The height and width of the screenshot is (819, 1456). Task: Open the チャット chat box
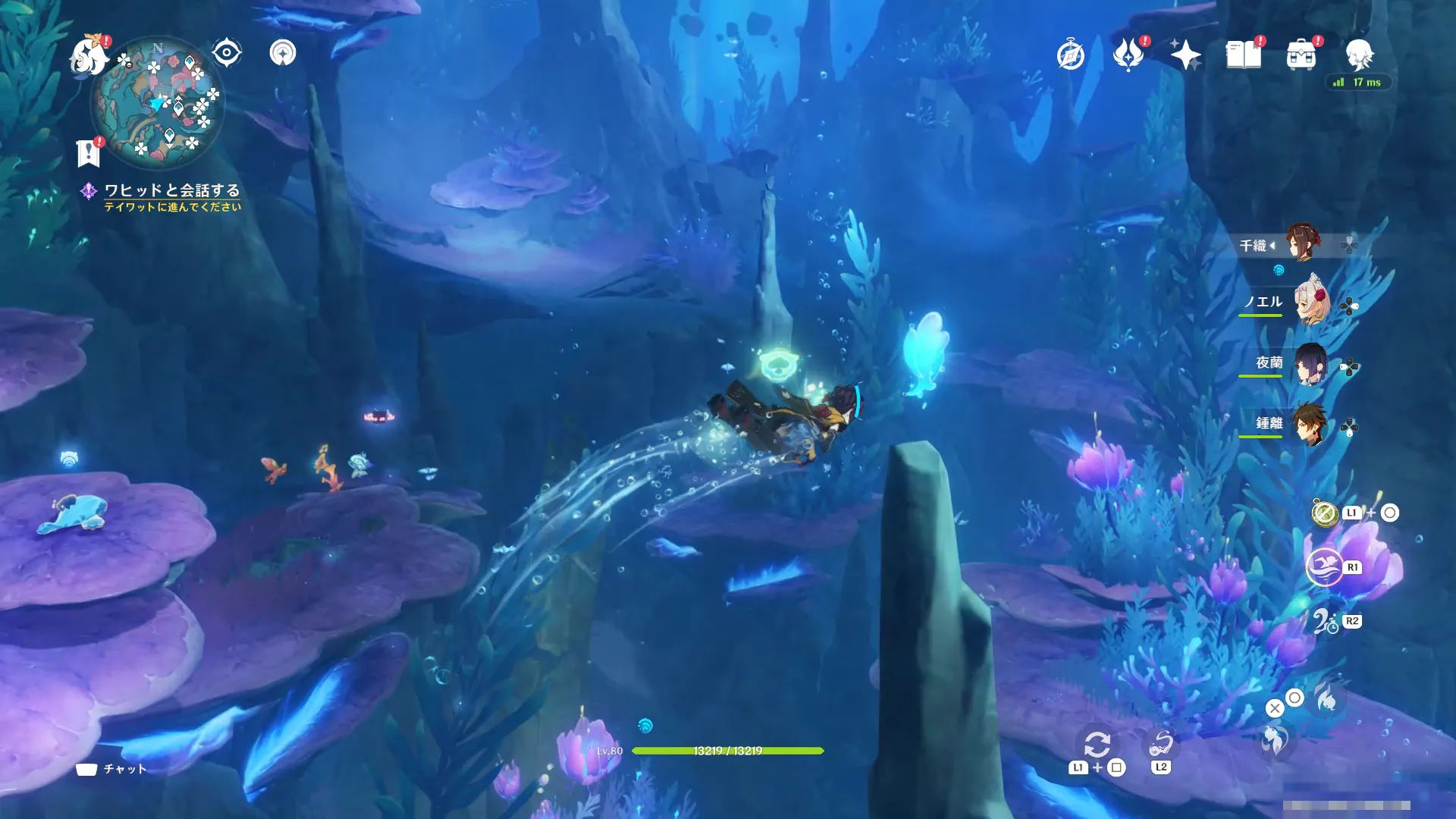[x=112, y=769]
